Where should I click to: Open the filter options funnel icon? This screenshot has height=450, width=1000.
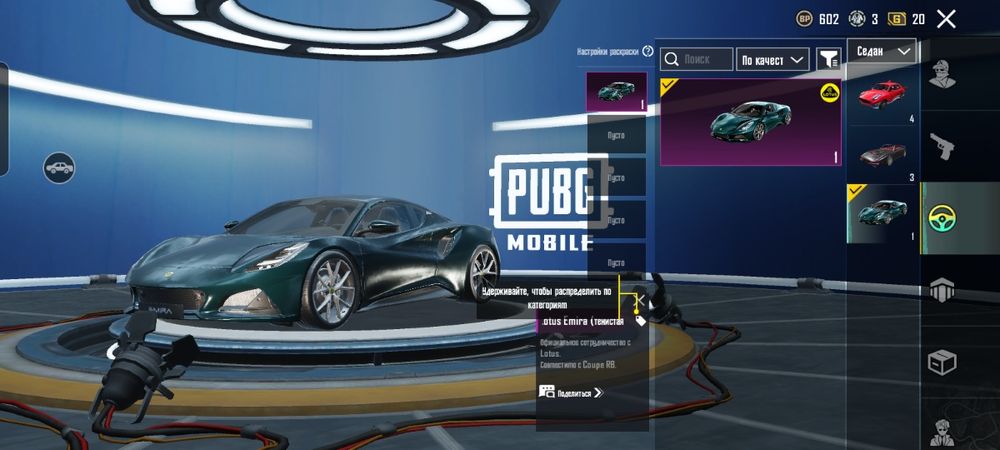tap(828, 60)
